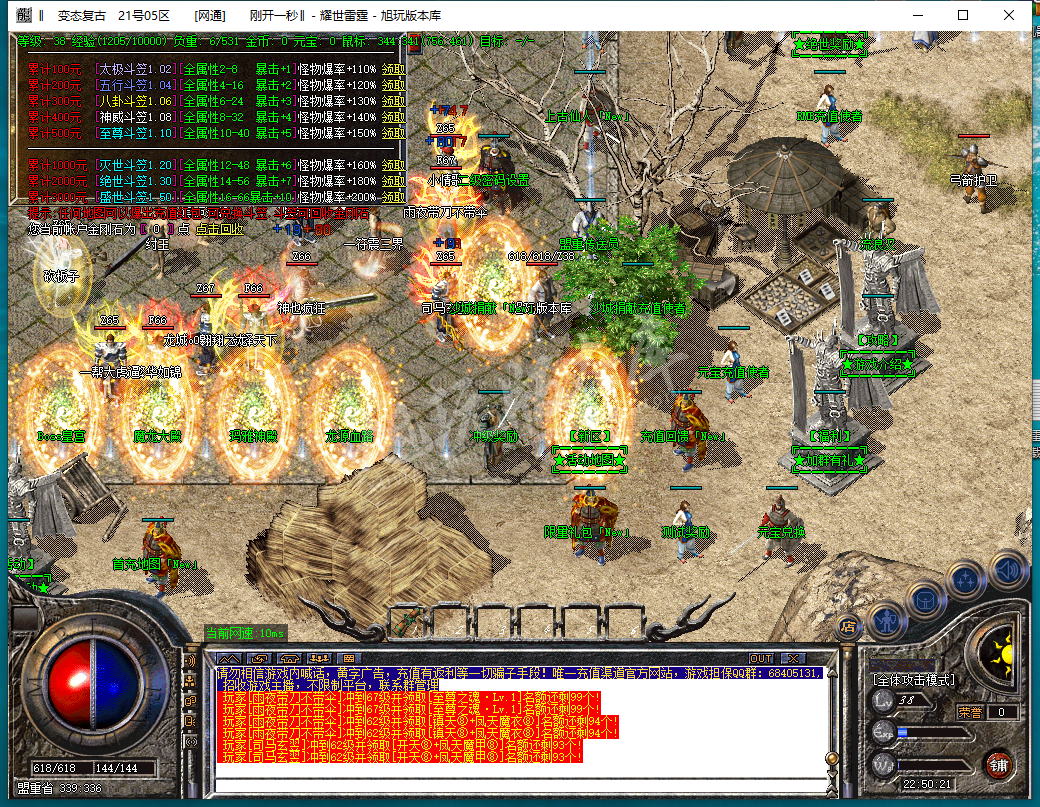The width and height of the screenshot is (1040, 807).
Task: Open the 店 shop round button
Action: (848, 626)
